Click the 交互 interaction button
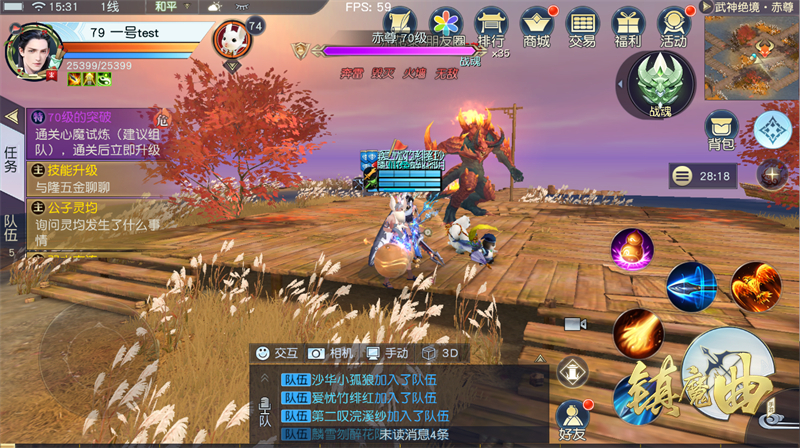This screenshot has width=800, height=448. [x=276, y=353]
